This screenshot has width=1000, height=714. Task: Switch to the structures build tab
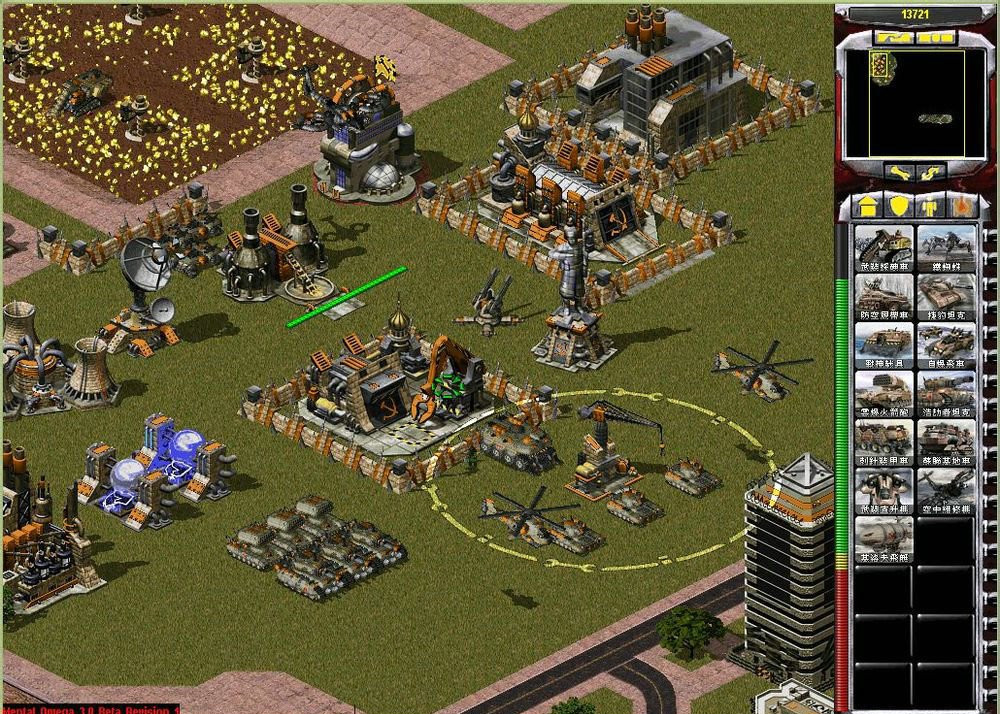coord(868,206)
